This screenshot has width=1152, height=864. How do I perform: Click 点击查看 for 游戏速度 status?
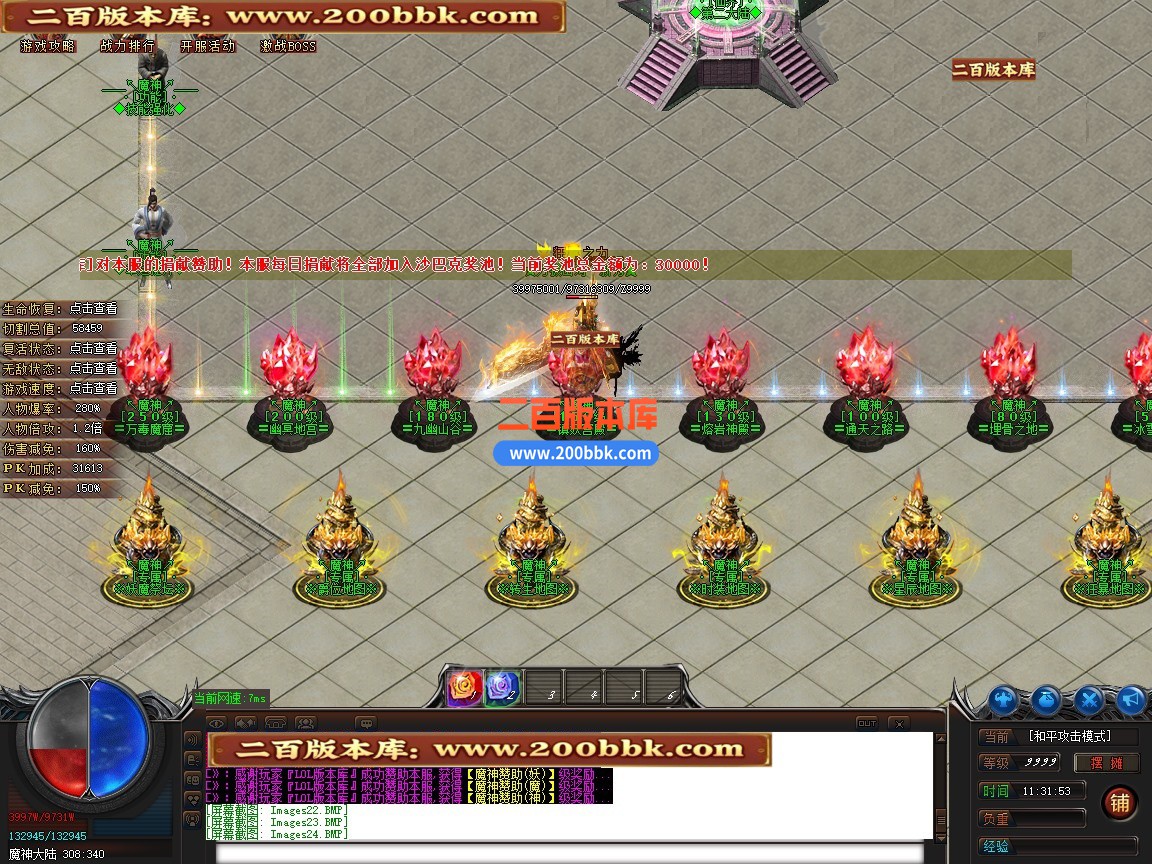pyautogui.click(x=93, y=389)
